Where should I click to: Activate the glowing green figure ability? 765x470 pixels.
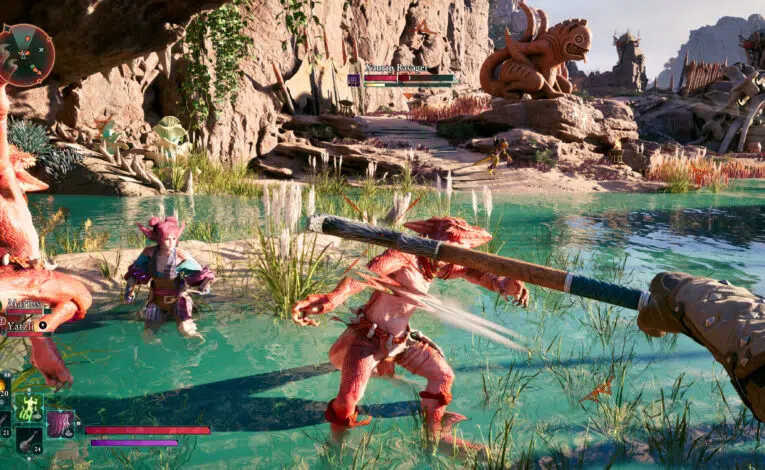point(29,407)
